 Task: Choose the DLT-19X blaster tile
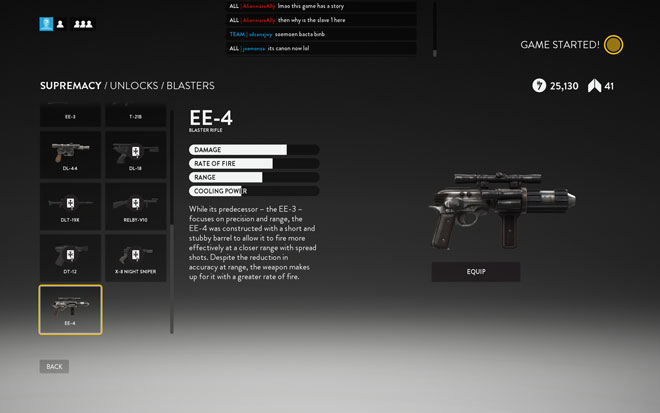[x=70, y=206]
